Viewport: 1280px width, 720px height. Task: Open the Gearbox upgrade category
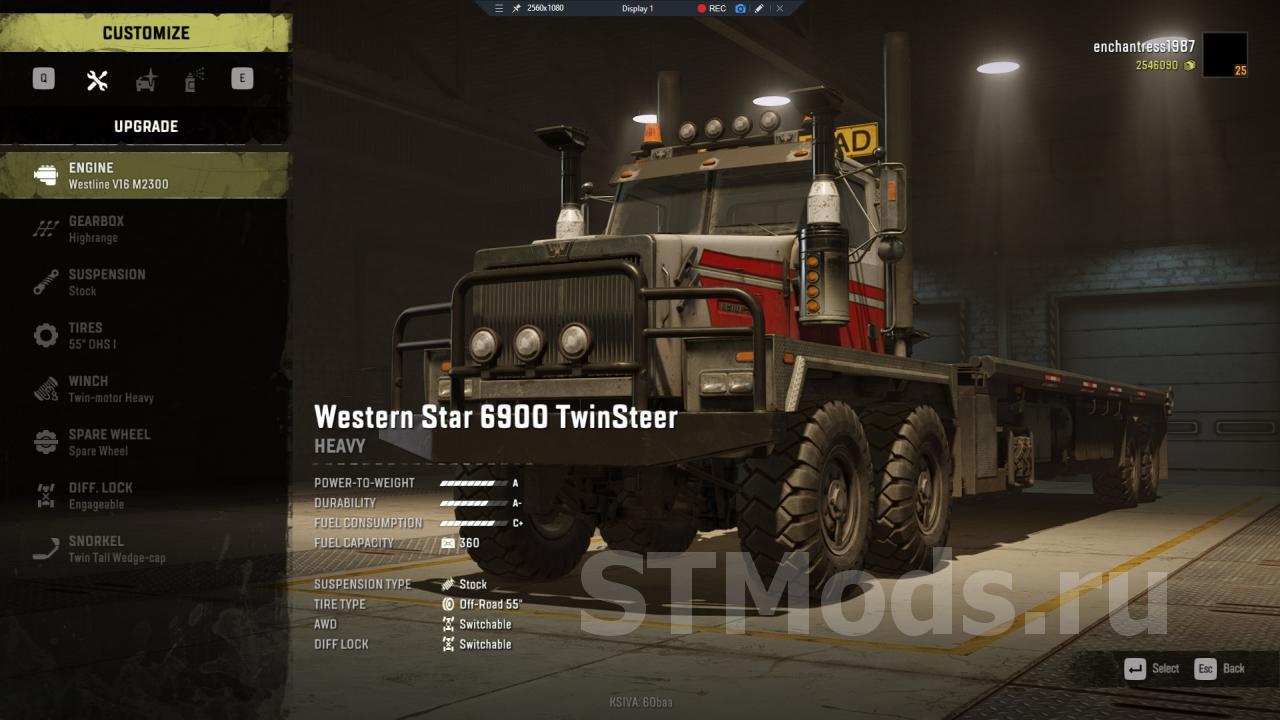(145, 229)
